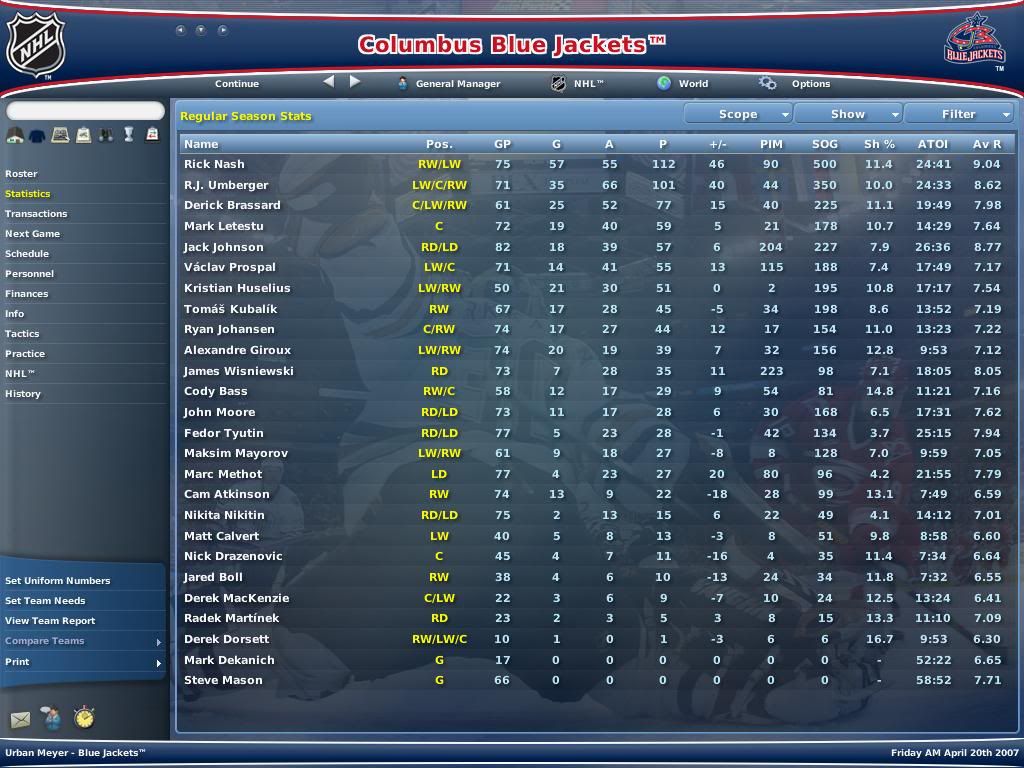Open the Transactions section

click(x=36, y=214)
